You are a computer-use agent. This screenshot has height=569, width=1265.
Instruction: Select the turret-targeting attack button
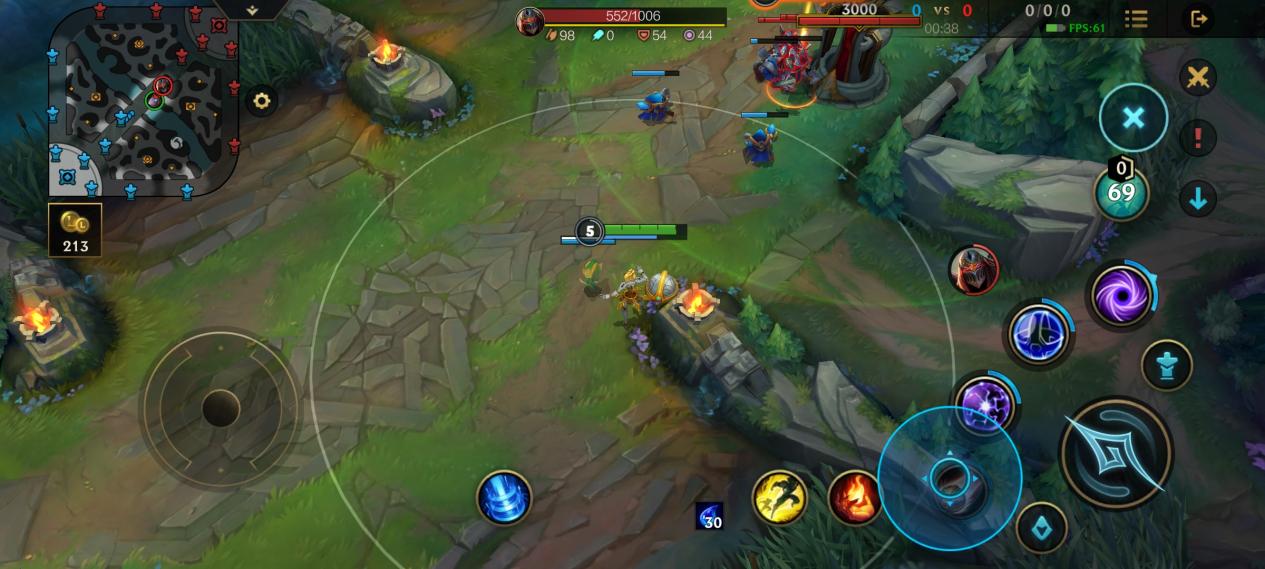coord(1166,365)
